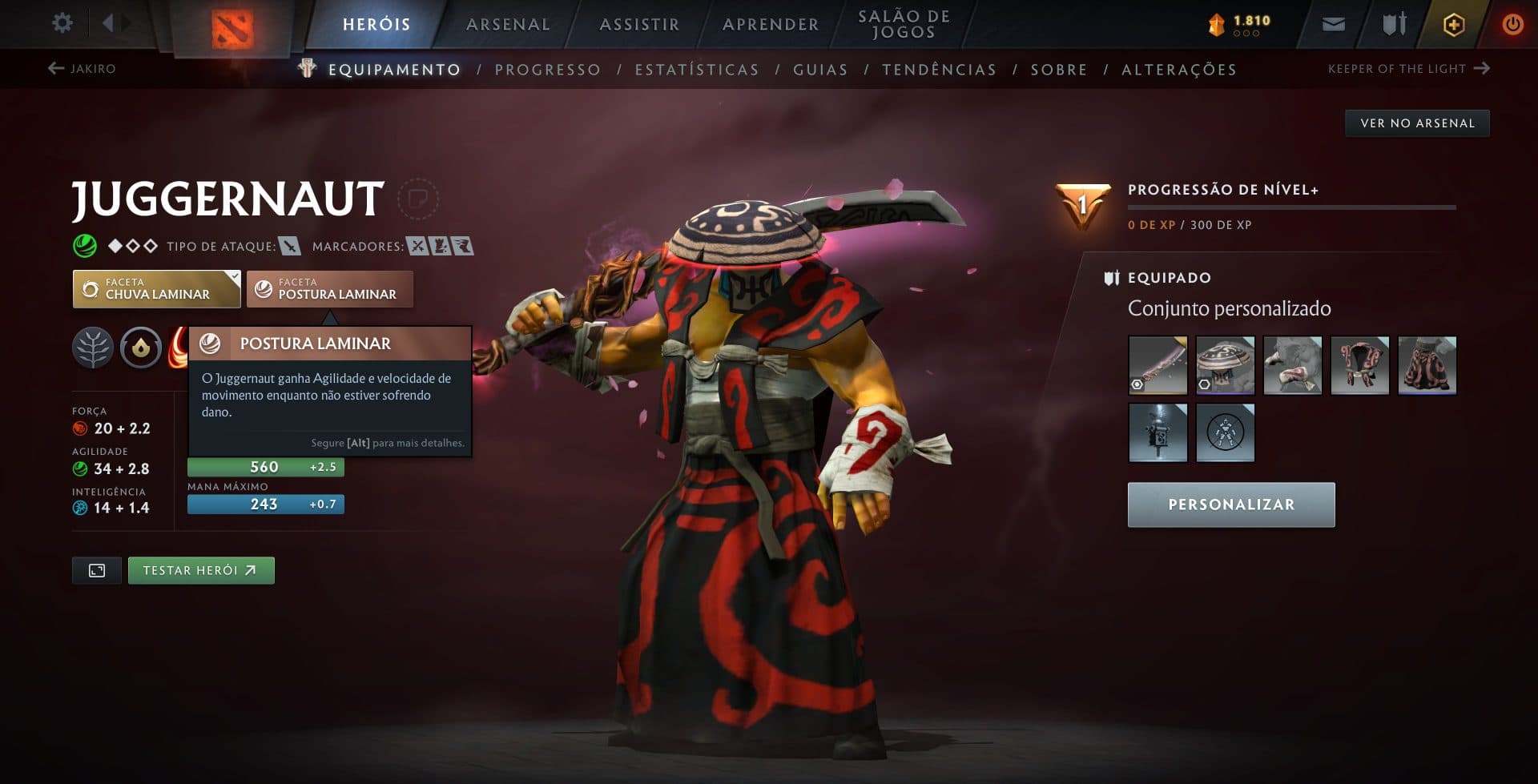Click the power/logout icon
The width and height of the screenshot is (1538, 784).
1512,24
